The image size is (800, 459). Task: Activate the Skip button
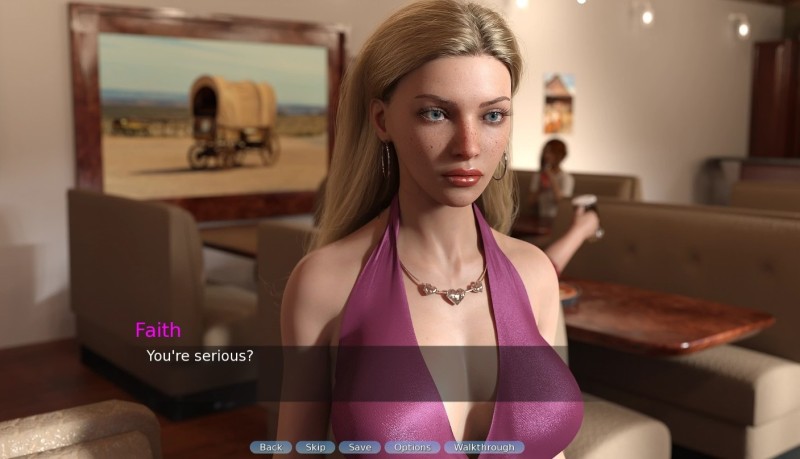315,447
